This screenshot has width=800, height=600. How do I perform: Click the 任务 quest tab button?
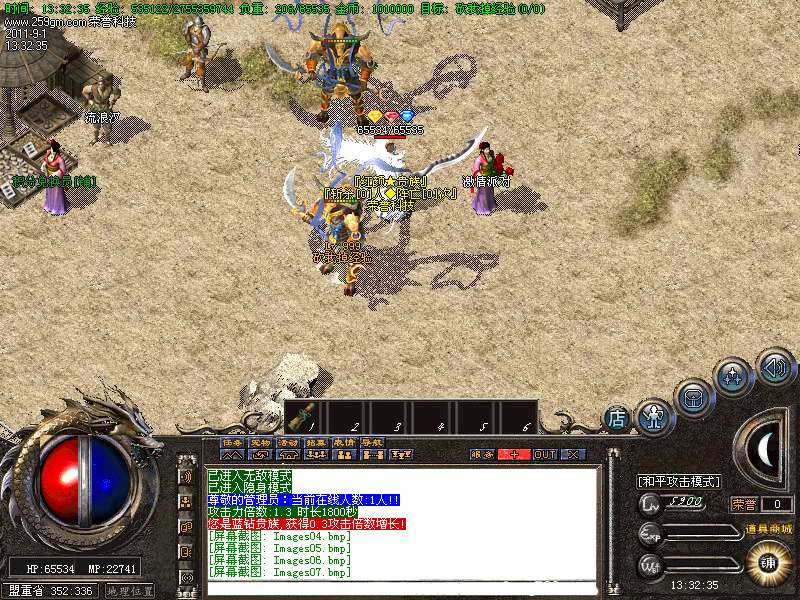tap(232, 442)
